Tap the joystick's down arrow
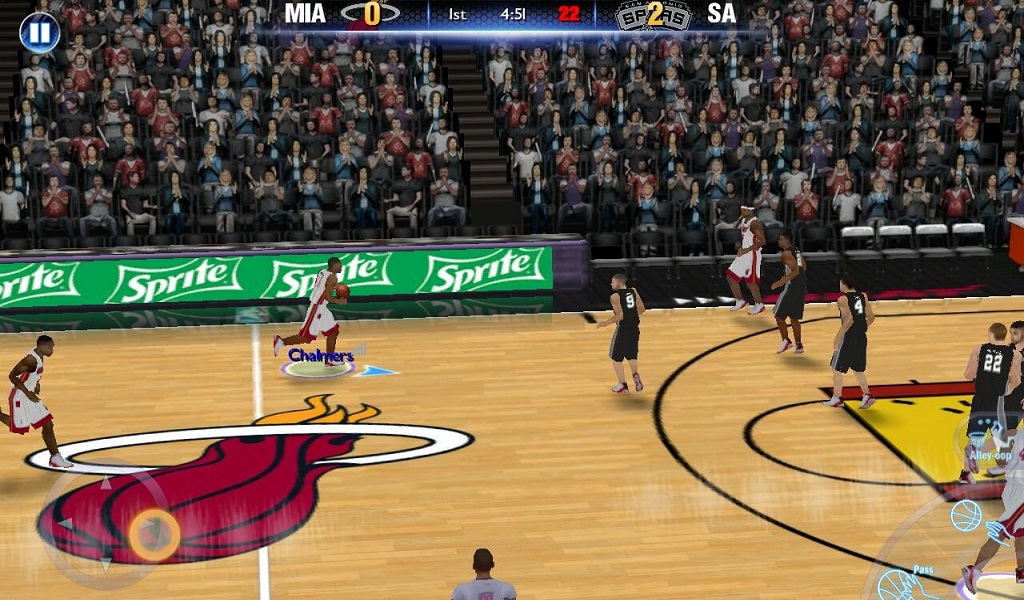This screenshot has width=1024, height=600. point(106,565)
